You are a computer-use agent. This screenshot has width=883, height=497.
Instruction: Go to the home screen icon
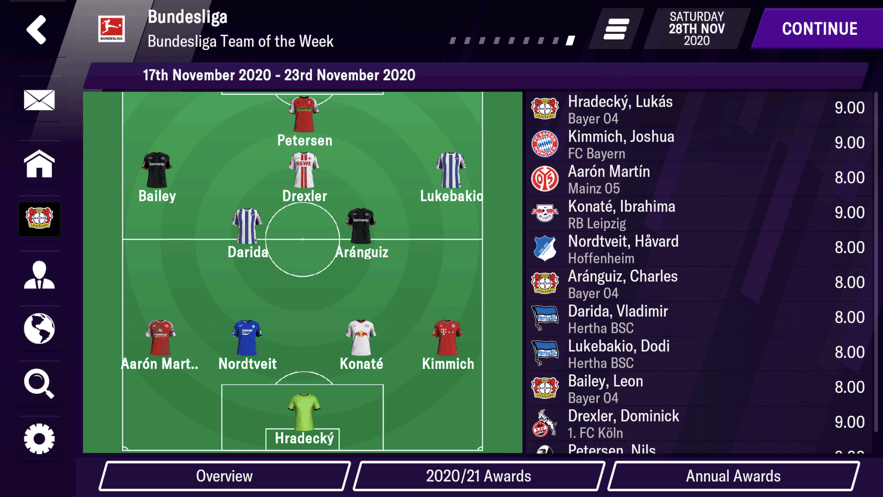pos(39,164)
